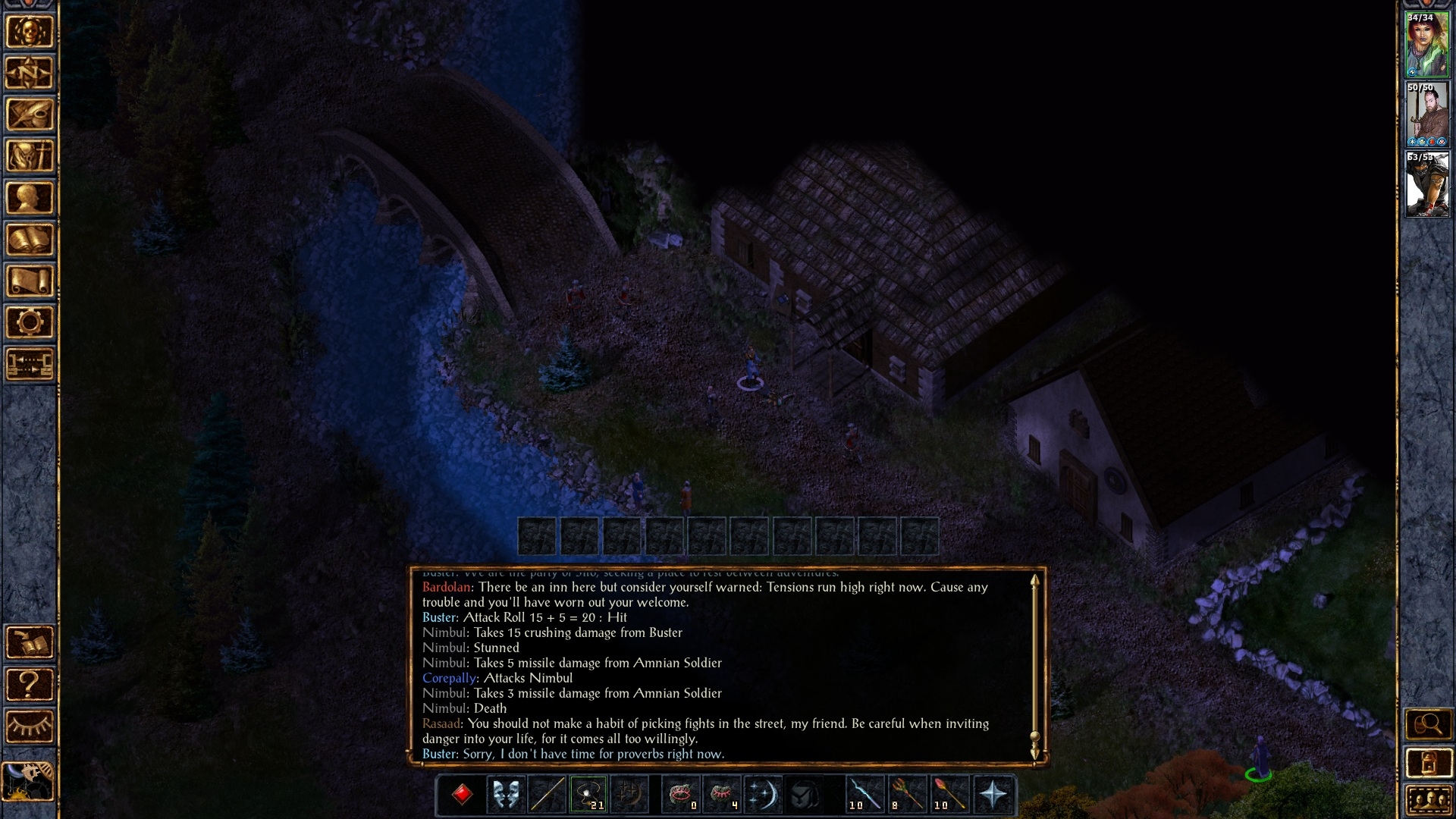
Task: Click the quick save book button
Action: 30,643
